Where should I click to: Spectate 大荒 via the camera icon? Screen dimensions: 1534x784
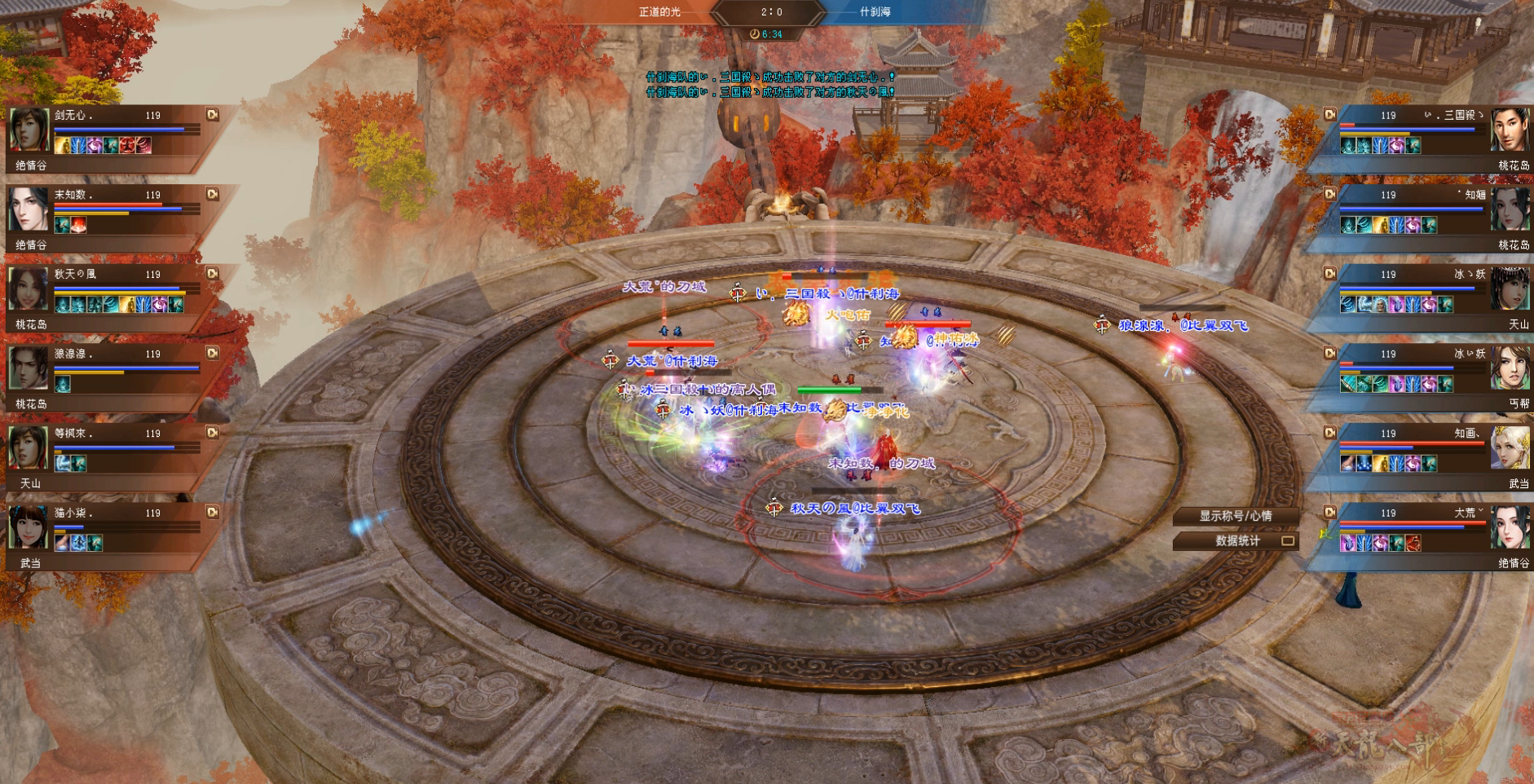click(x=1330, y=512)
